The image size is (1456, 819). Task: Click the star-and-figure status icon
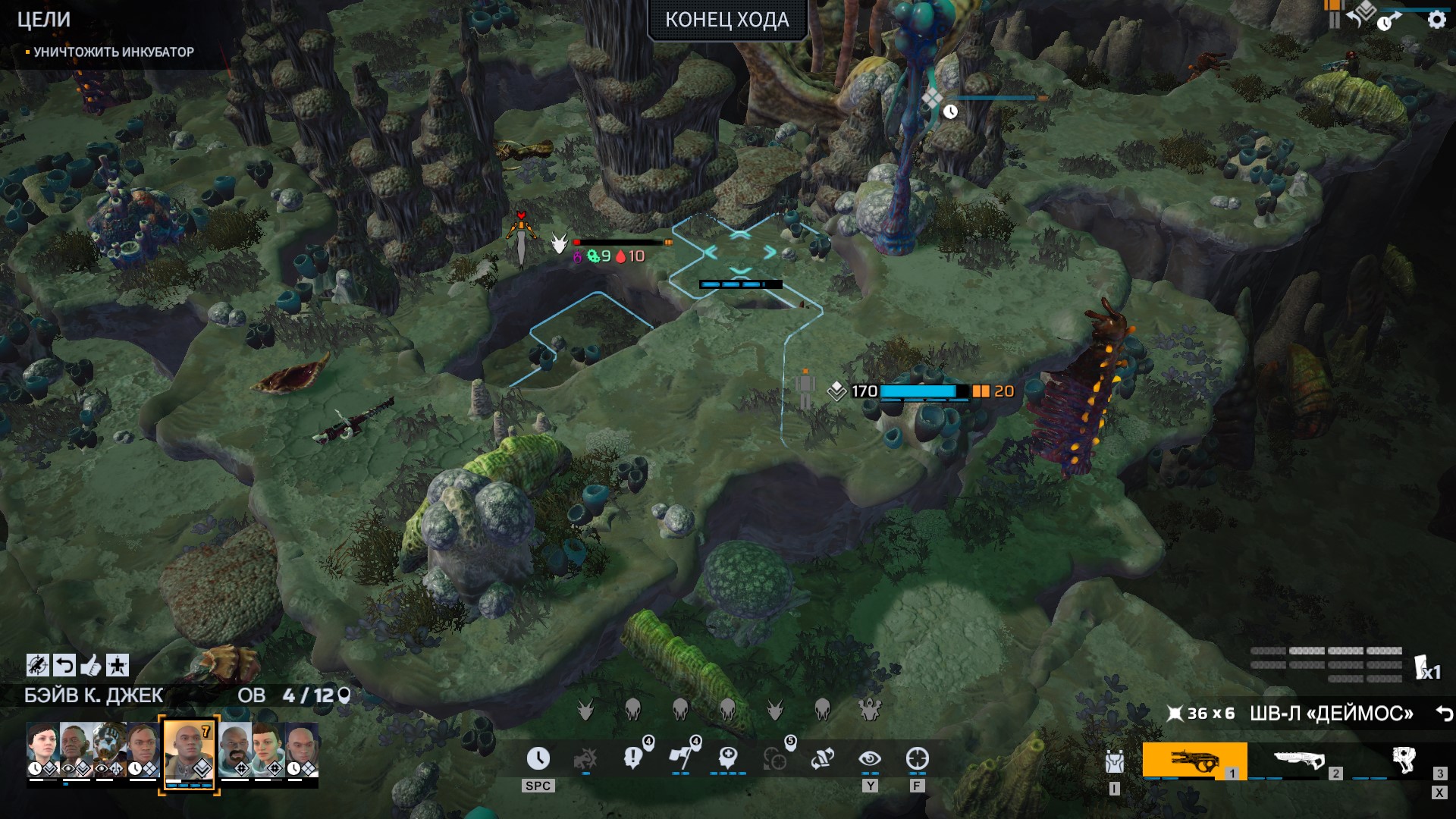(x=117, y=666)
